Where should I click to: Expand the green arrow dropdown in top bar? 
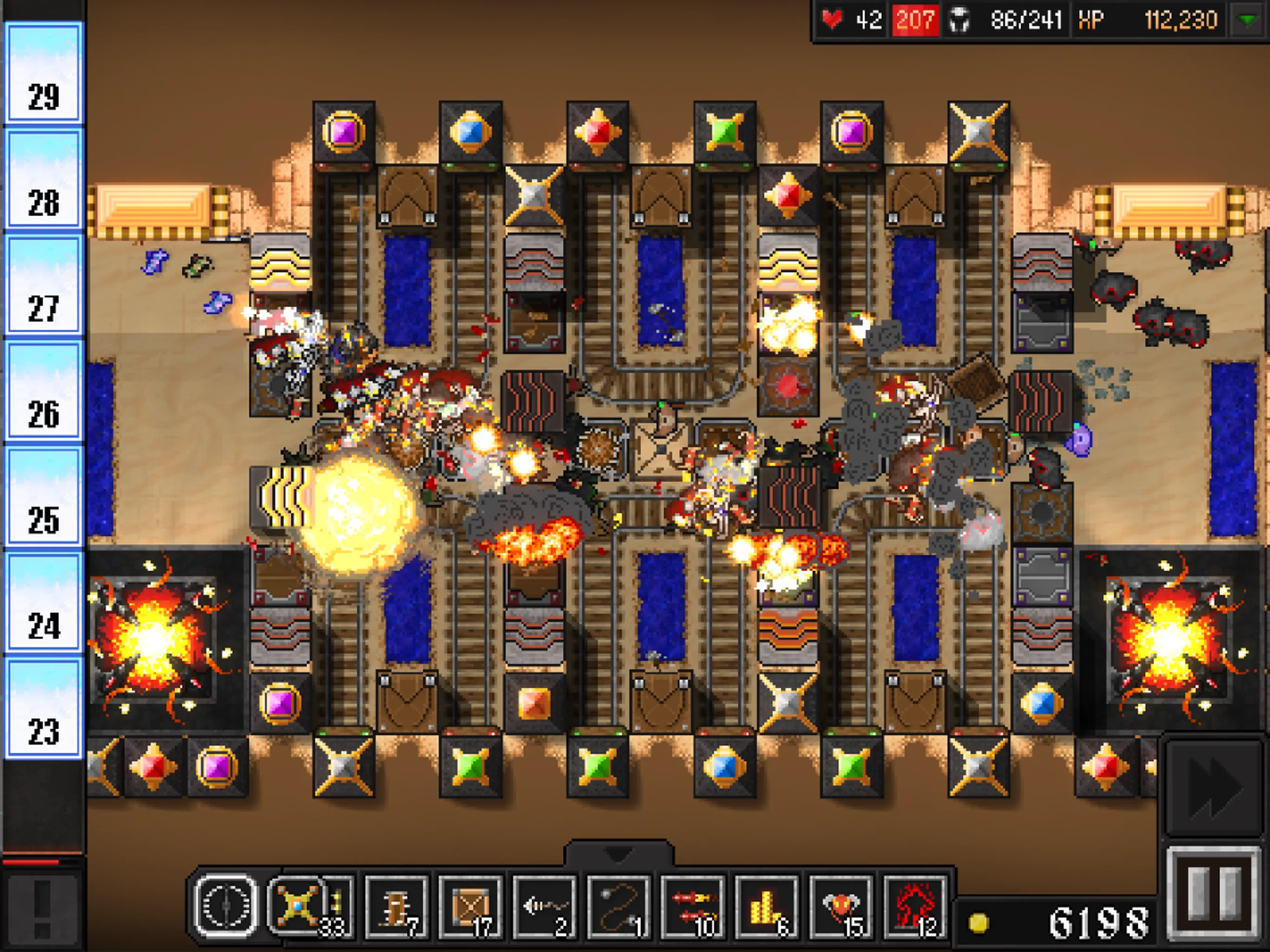tap(1247, 20)
